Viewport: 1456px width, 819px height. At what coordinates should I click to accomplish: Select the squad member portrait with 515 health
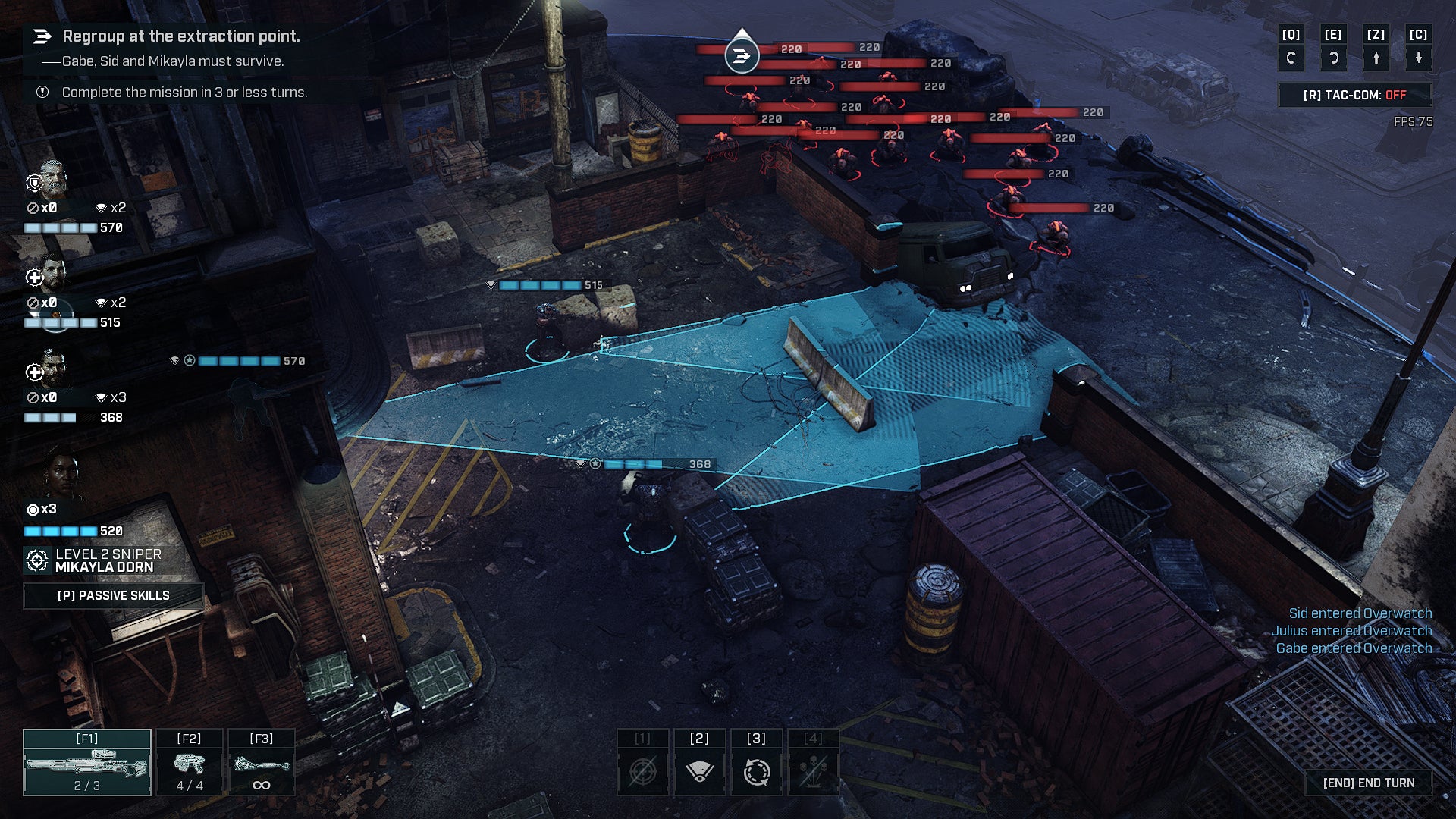52,273
